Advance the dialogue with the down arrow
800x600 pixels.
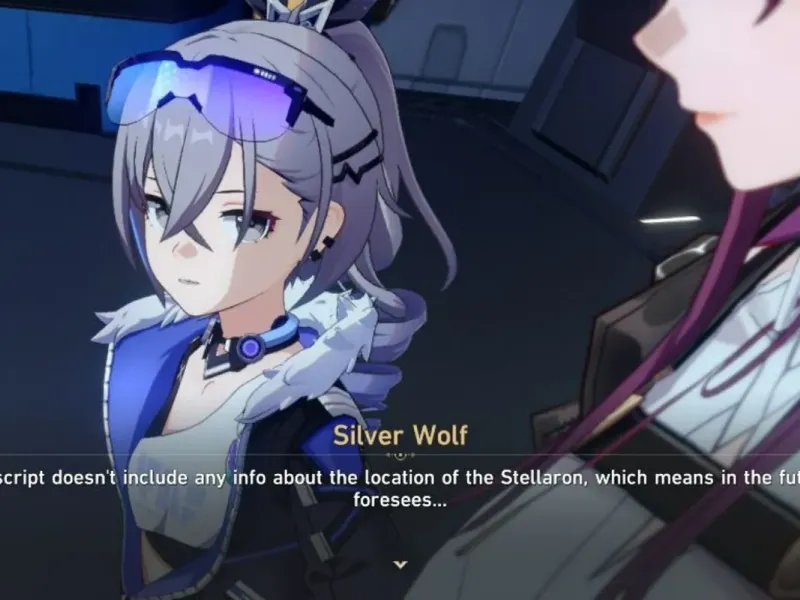pyautogui.click(x=400, y=564)
